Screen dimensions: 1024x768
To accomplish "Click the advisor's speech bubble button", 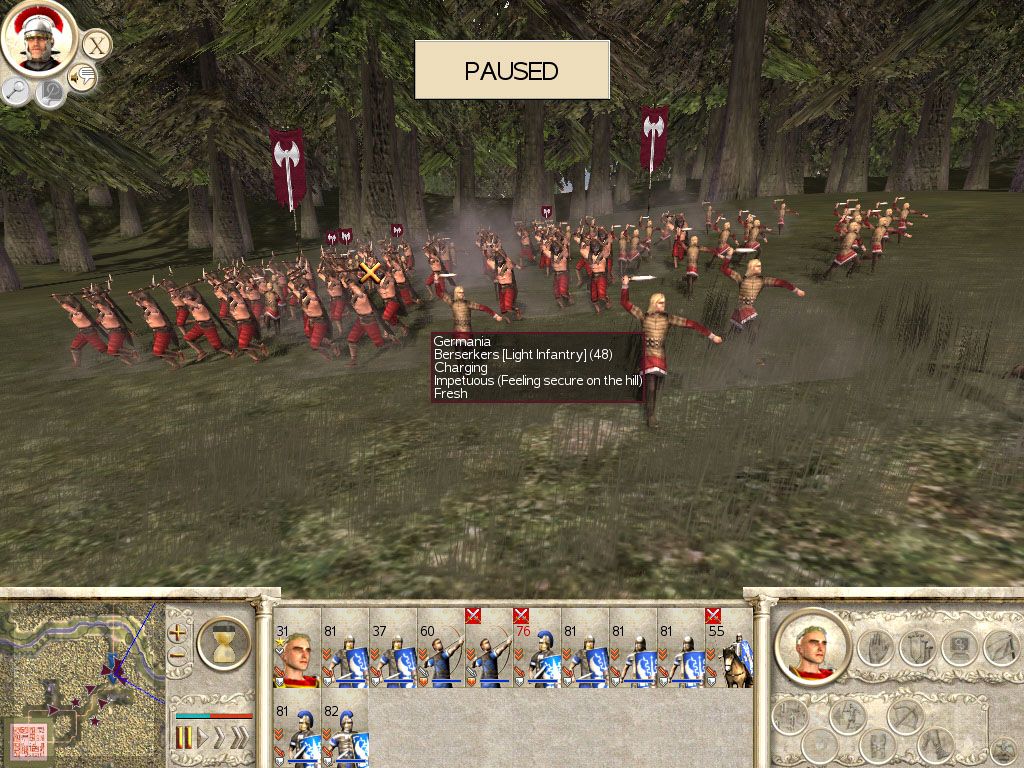I will click(81, 78).
